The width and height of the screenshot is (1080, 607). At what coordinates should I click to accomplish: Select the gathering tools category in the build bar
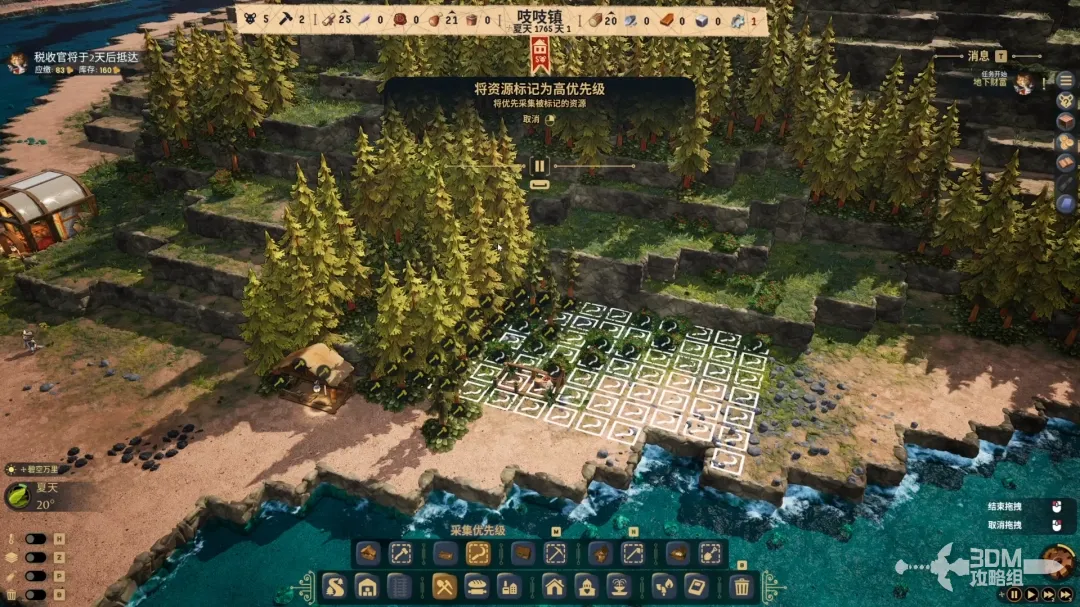(445, 586)
